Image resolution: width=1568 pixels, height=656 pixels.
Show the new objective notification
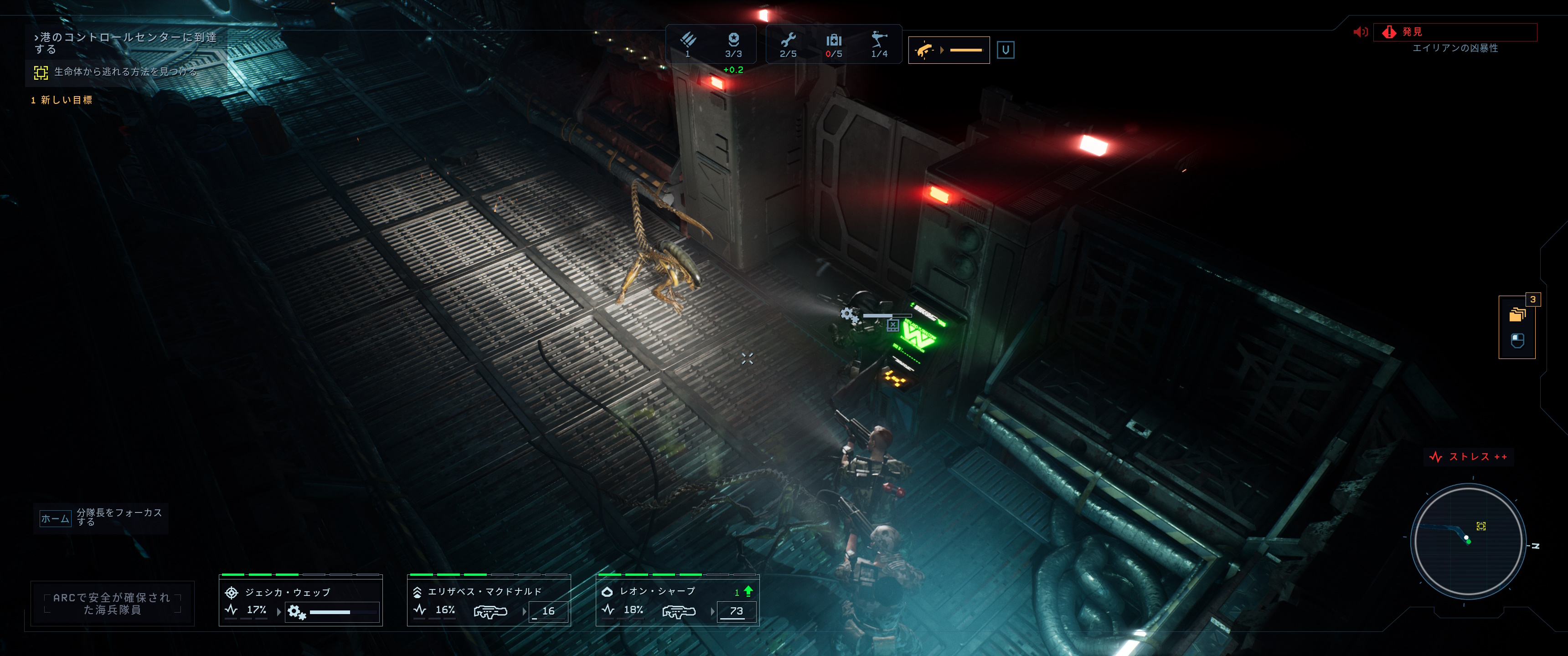point(62,100)
